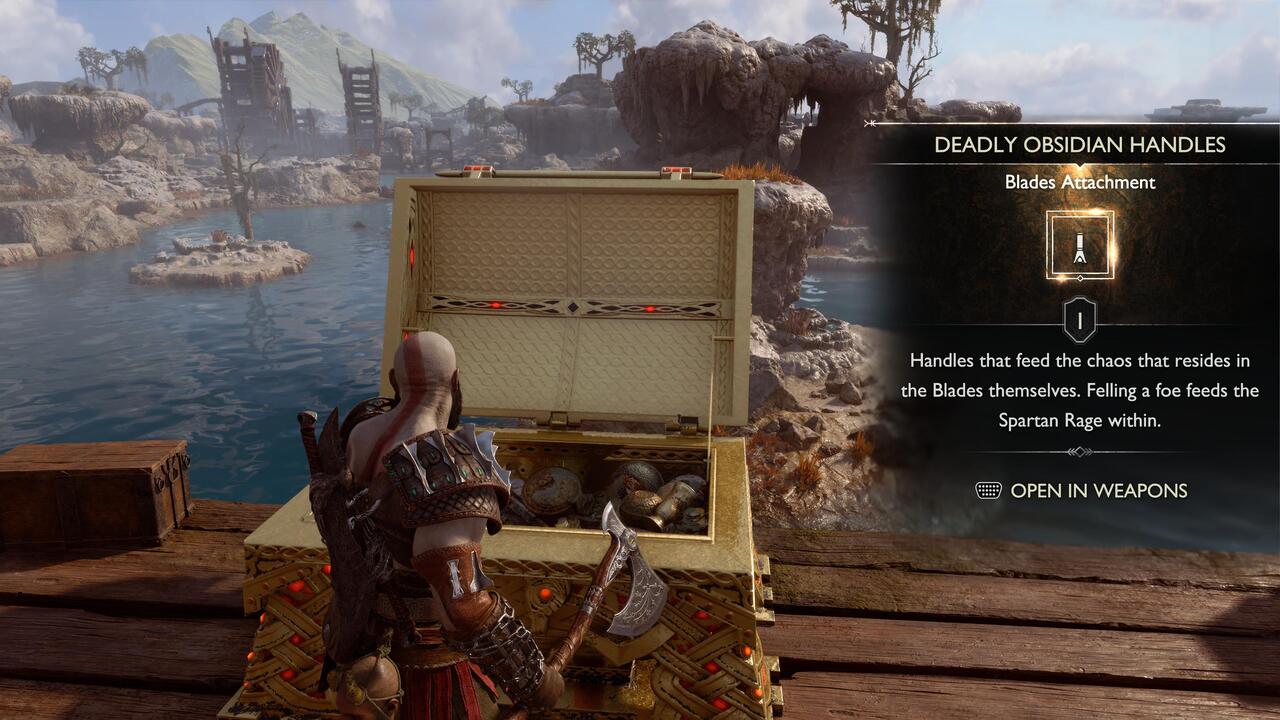Click the notch arrow below the Deadly Obsidian Handles title
Viewport: 1280px width, 720px height.
coord(1082,162)
